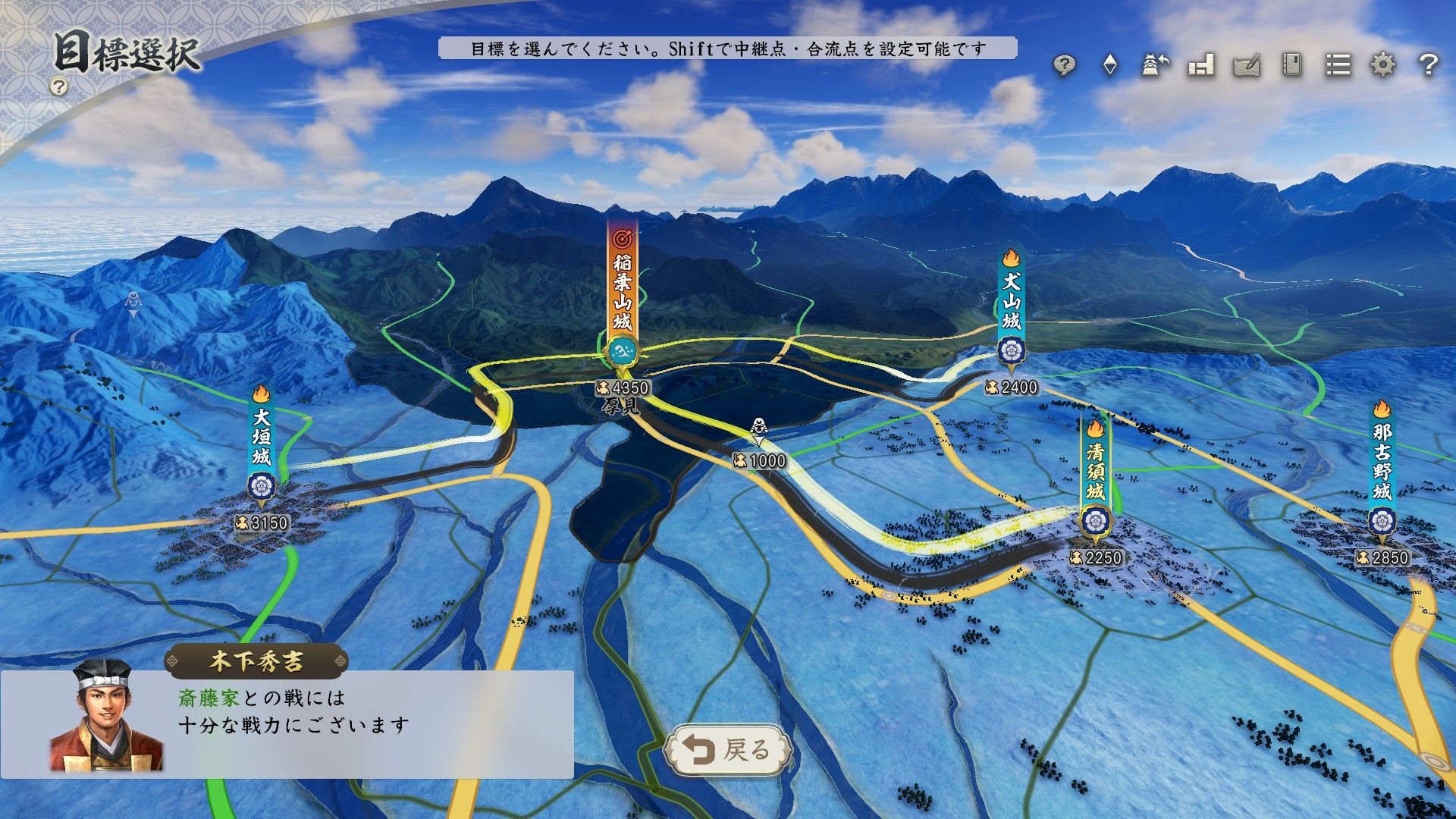Open help with the large question mark
Viewport: 1456px width, 819px height.
coord(1428,65)
